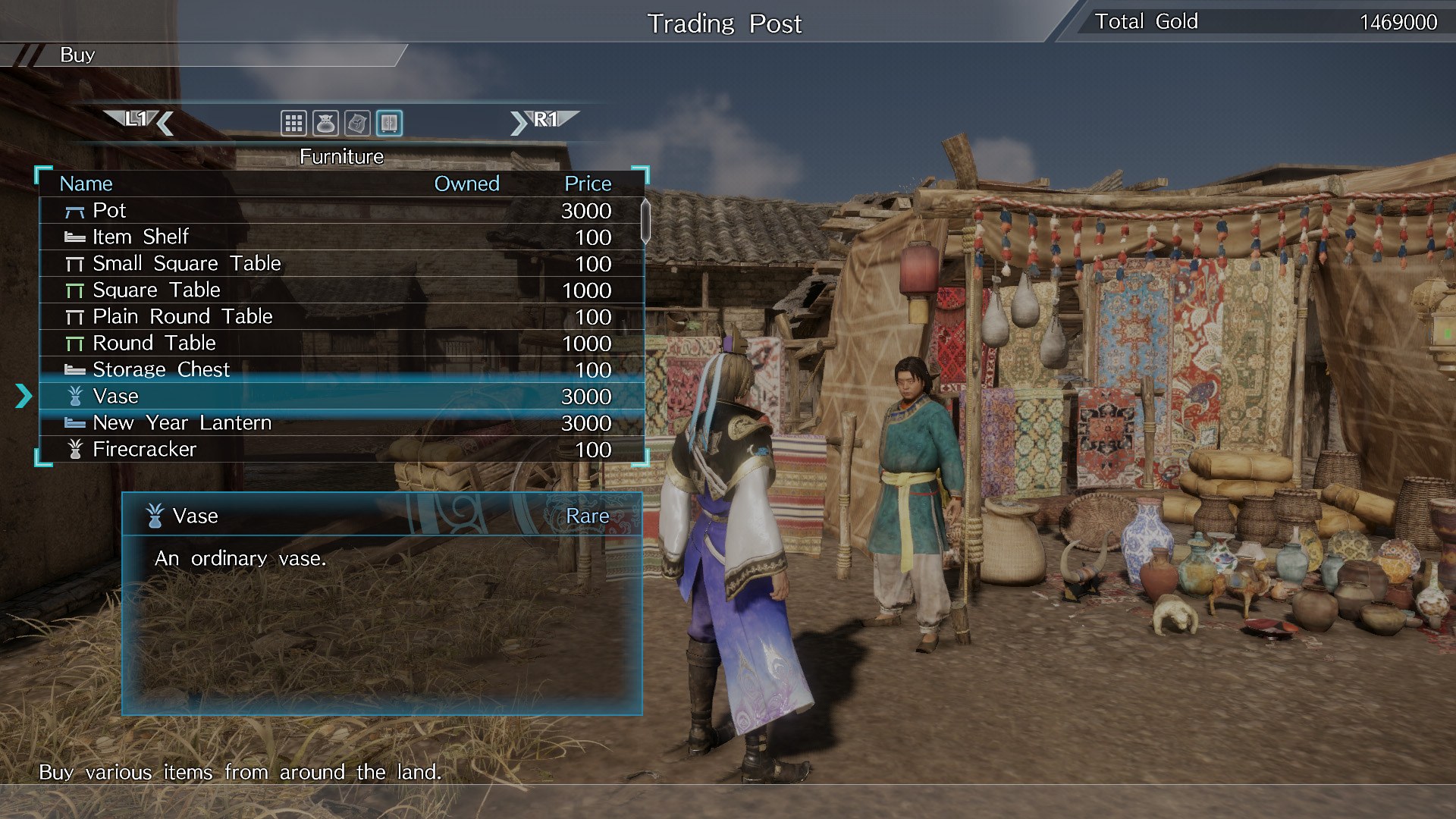This screenshot has width=1456, height=819.
Task: Switch to the Buy tab
Action: point(78,55)
